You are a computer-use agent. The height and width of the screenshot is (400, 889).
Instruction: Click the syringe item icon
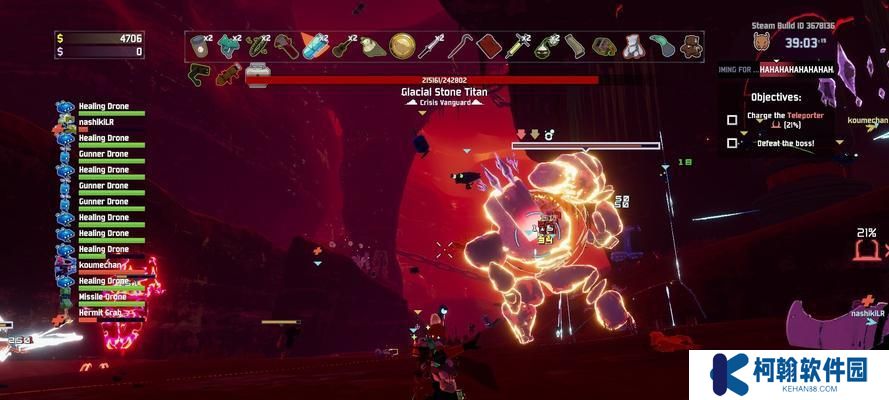[519, 46]
